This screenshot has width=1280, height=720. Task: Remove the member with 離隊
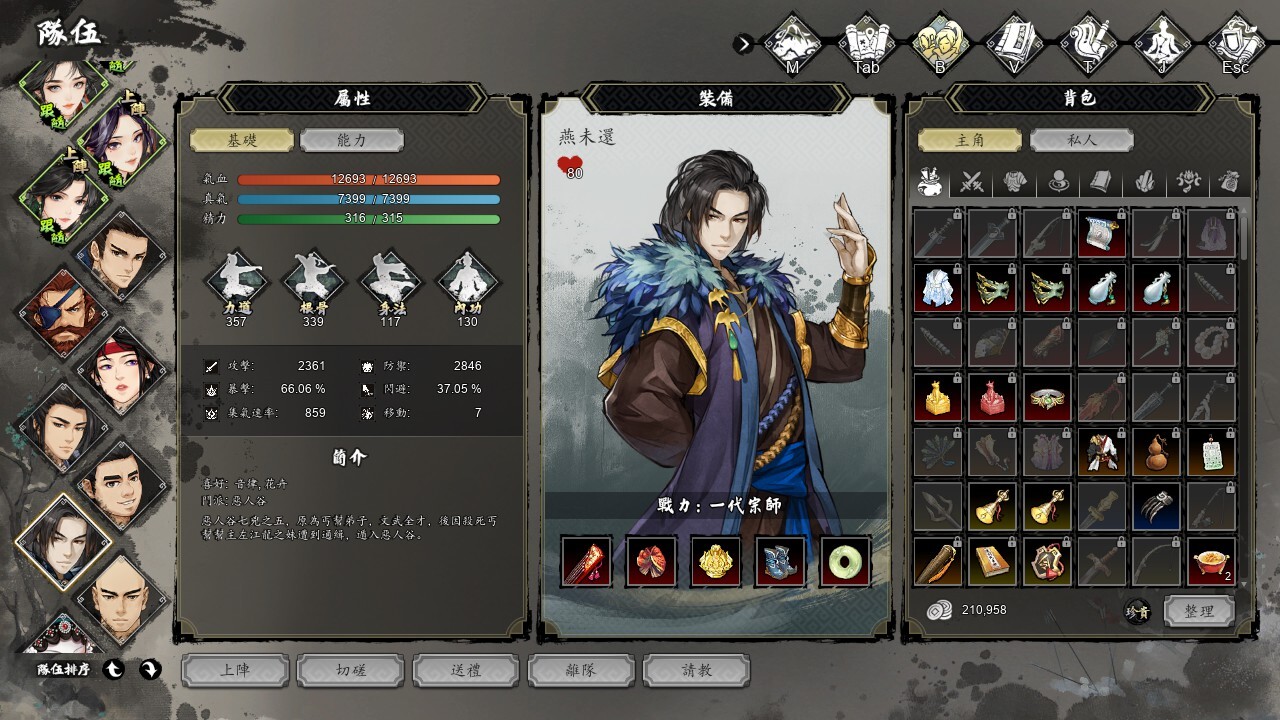(582, 670)
